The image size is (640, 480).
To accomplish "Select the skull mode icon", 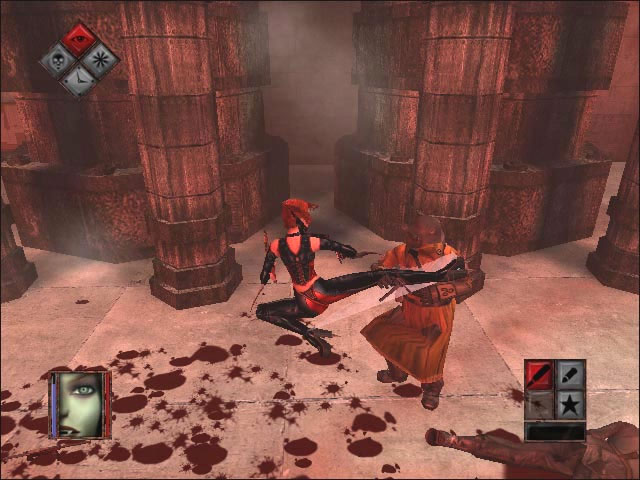I will coord(58,60).
